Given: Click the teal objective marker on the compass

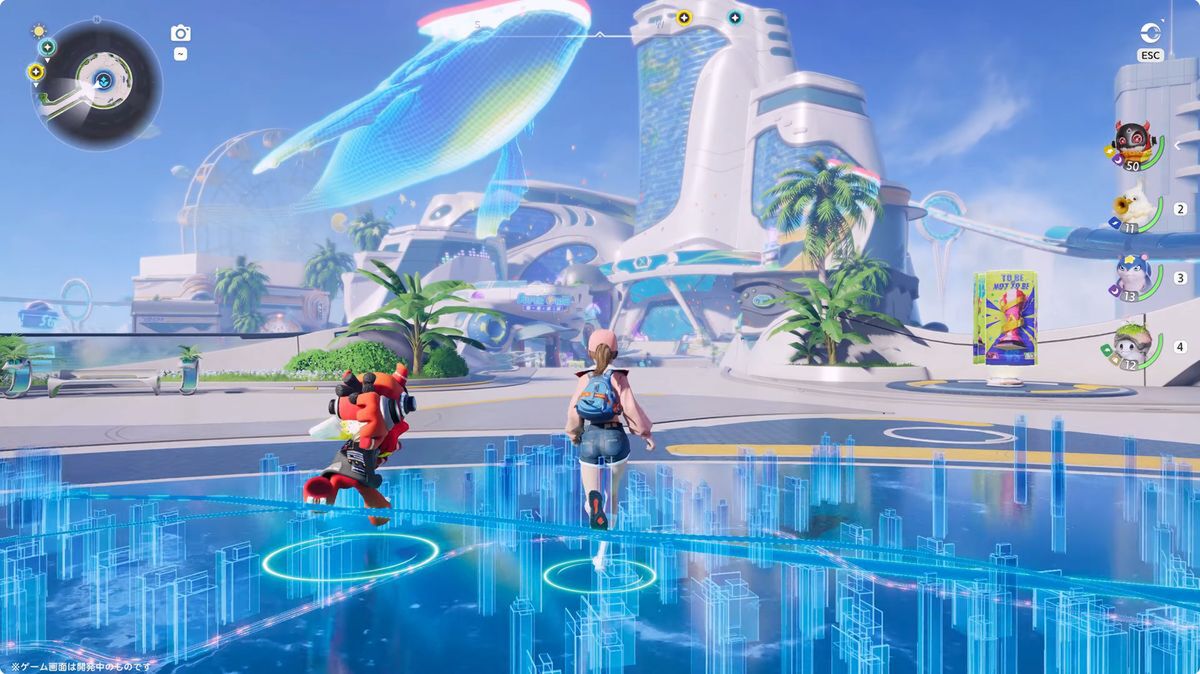Looking at the screenshot, I should click(x=735, y=17).
